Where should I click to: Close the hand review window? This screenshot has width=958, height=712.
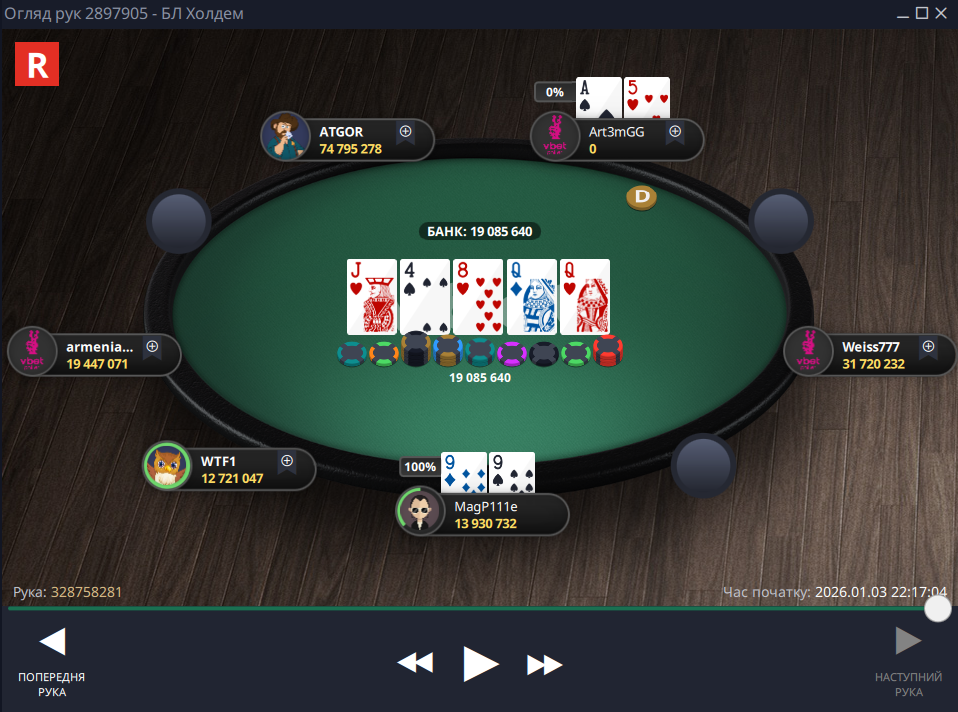pyautogui.click(x=943, y=13)
